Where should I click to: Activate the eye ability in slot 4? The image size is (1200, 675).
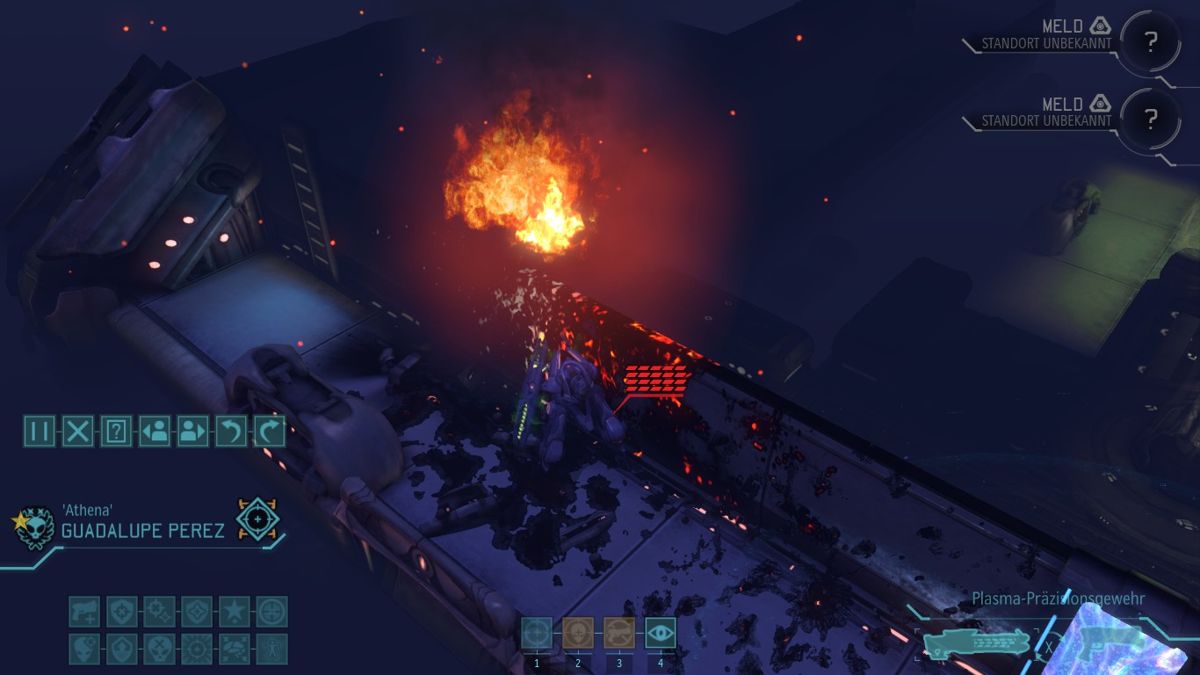(x=660, y=632)
